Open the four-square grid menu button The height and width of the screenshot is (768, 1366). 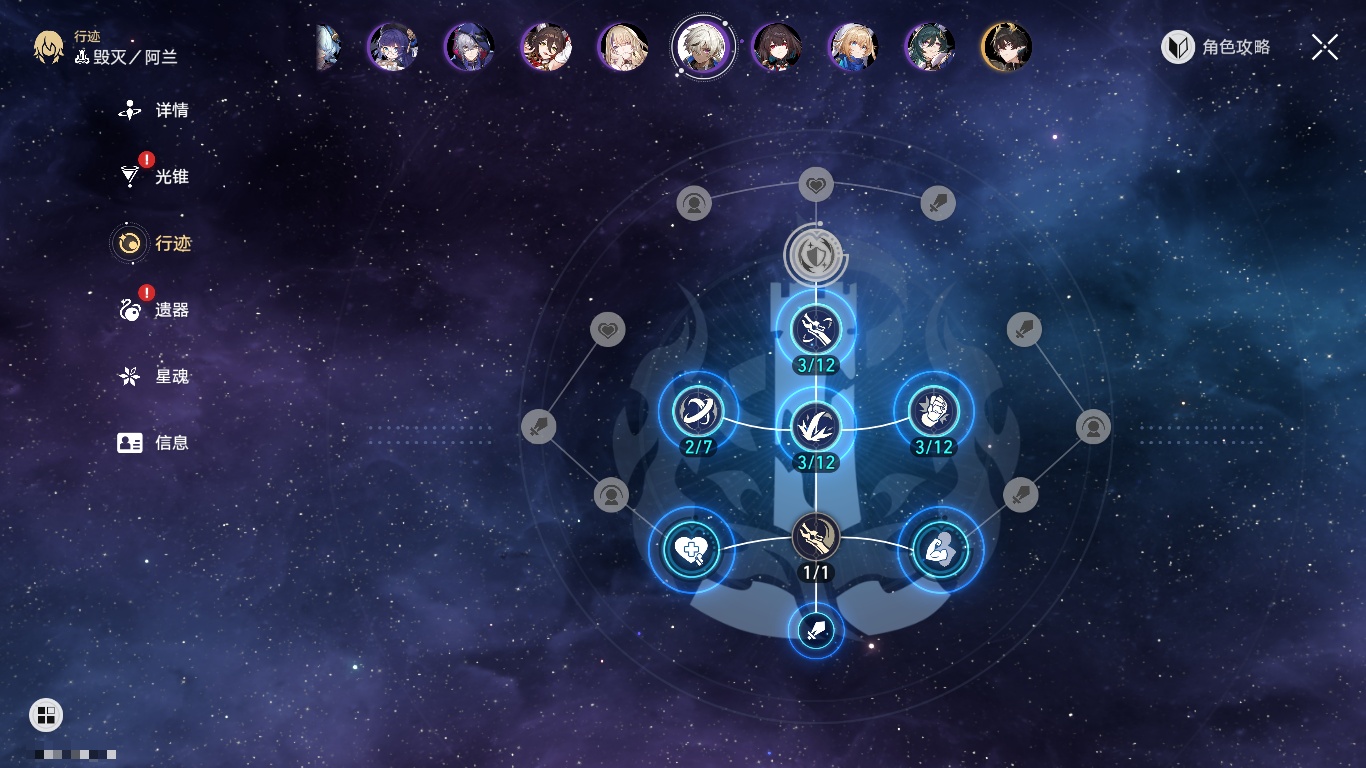pyautogui.click(x=46, y=715)
